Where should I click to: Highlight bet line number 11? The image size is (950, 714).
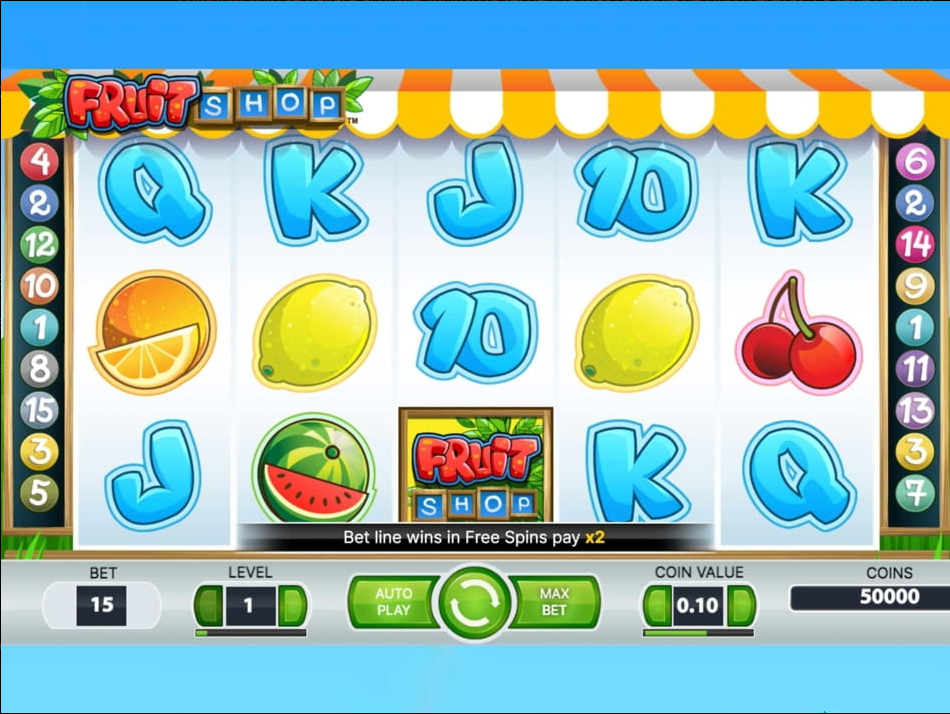(914, 370)
